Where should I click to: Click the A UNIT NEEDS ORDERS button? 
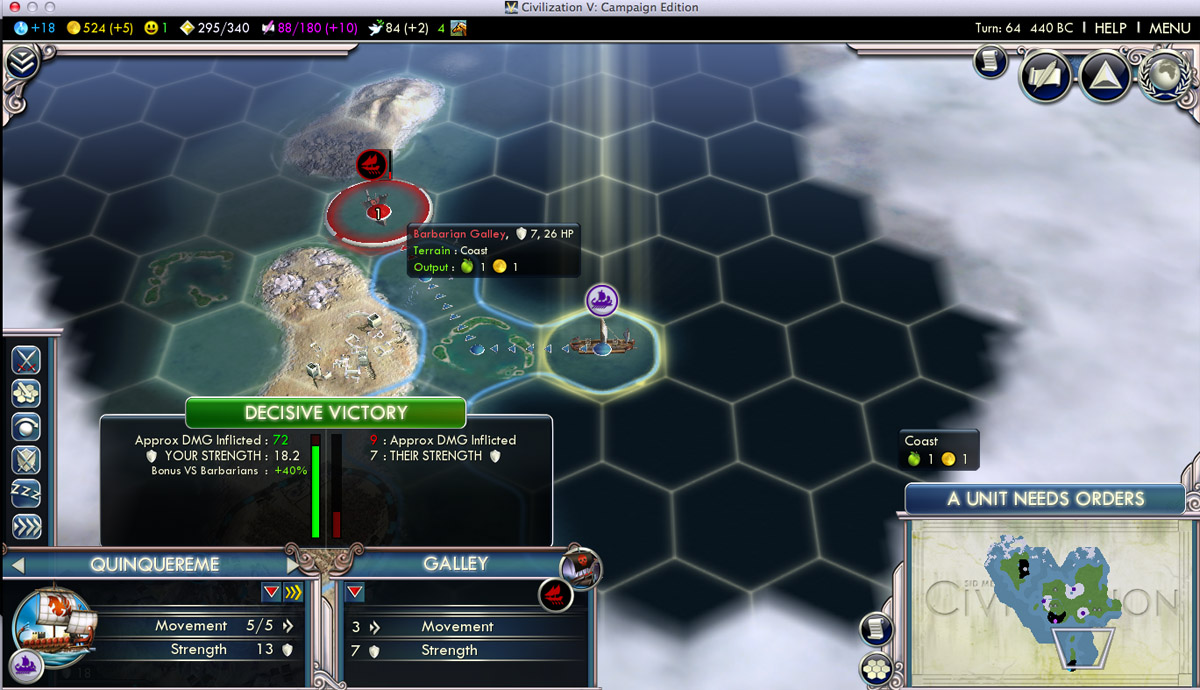pyautogui.click(x=1045, y=498)
